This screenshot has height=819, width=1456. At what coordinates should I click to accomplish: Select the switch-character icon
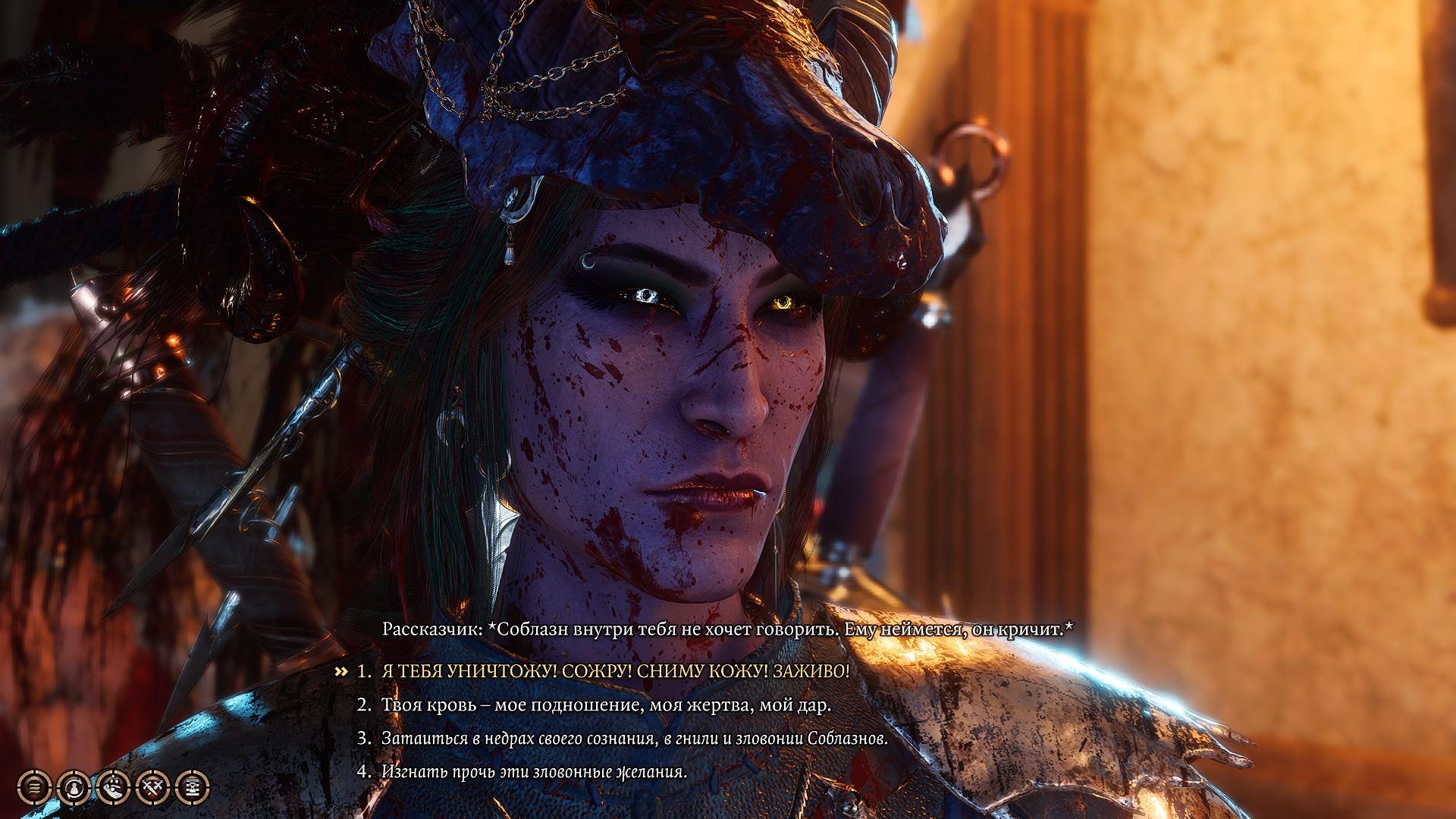point(74,787)
